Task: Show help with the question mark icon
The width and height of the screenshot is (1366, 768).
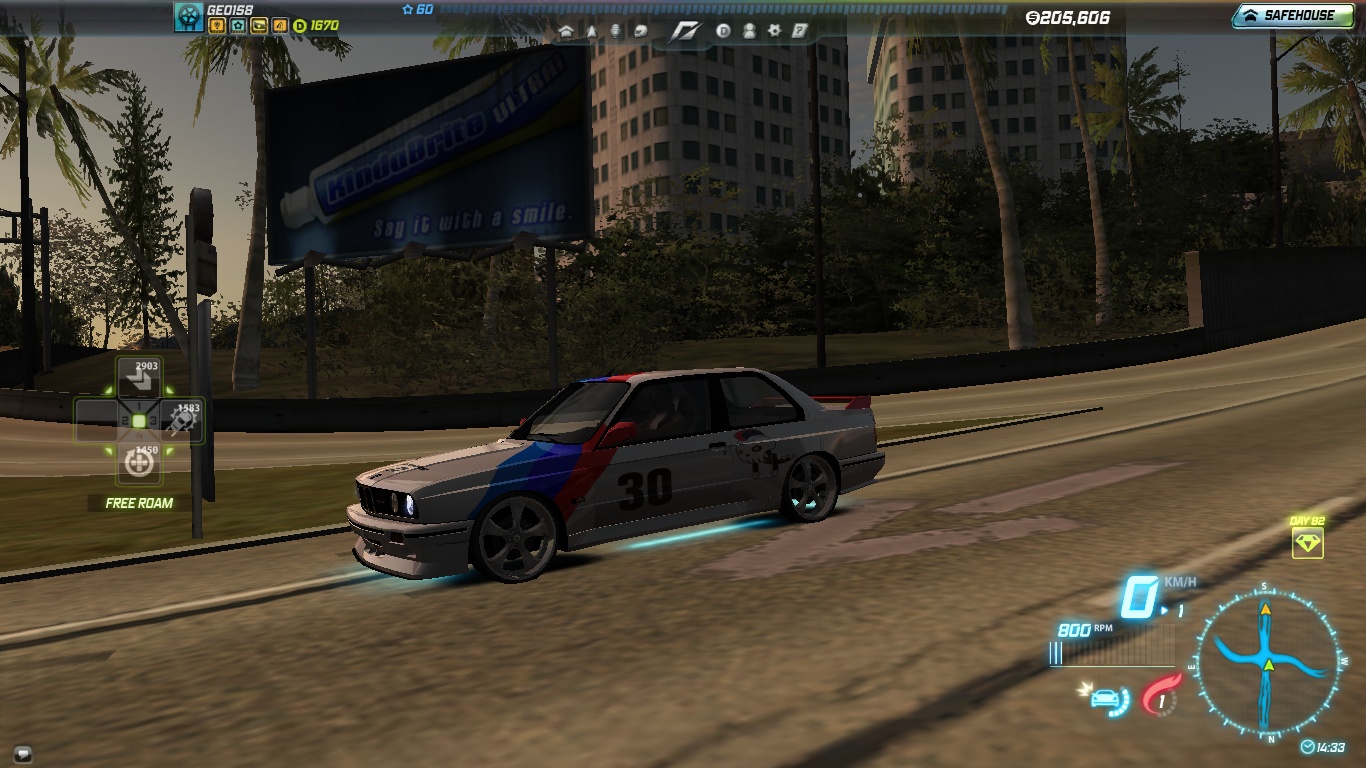Action: point(799,31)
